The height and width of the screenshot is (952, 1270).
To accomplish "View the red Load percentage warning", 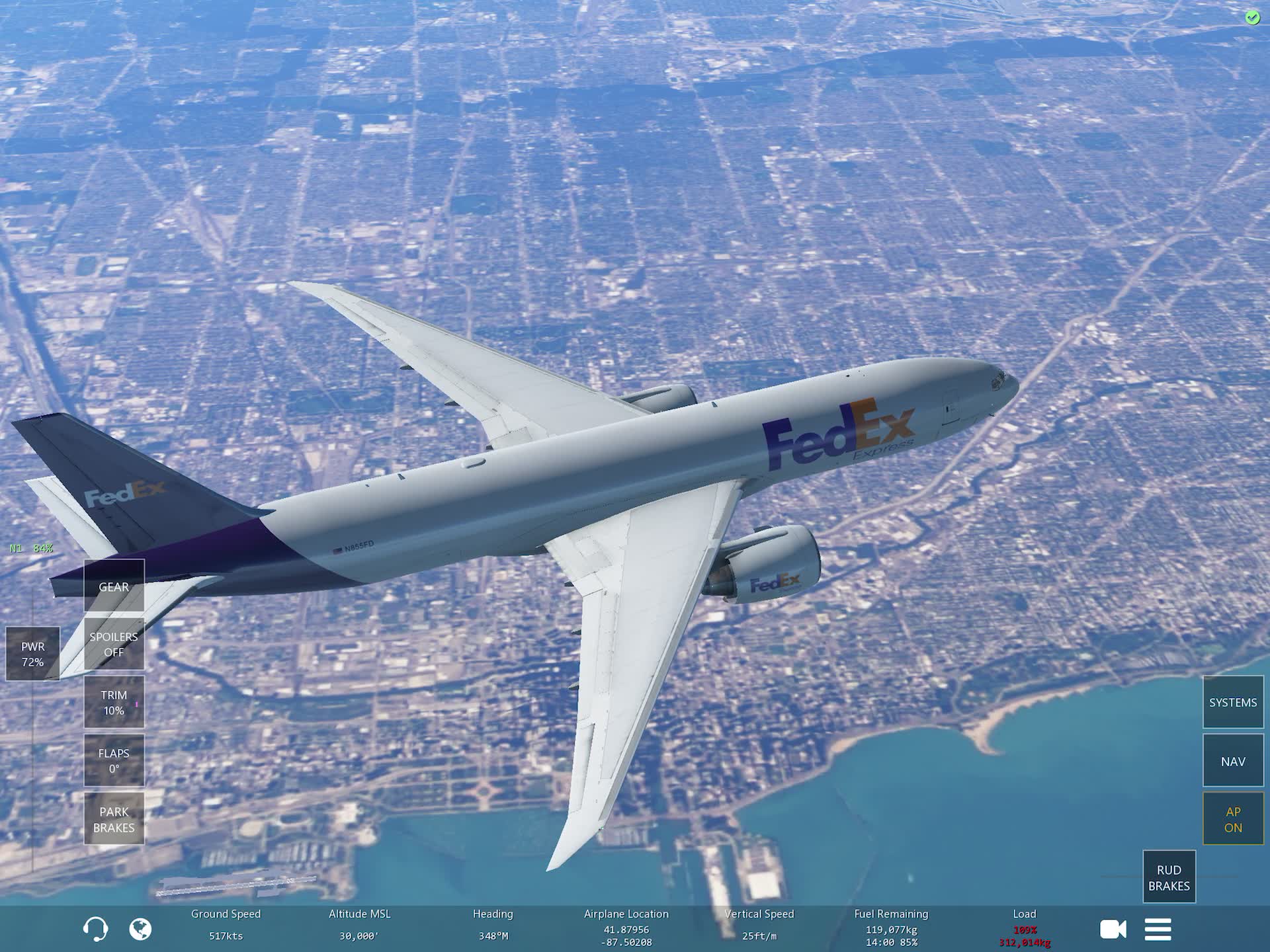I will click(1024, 929).
